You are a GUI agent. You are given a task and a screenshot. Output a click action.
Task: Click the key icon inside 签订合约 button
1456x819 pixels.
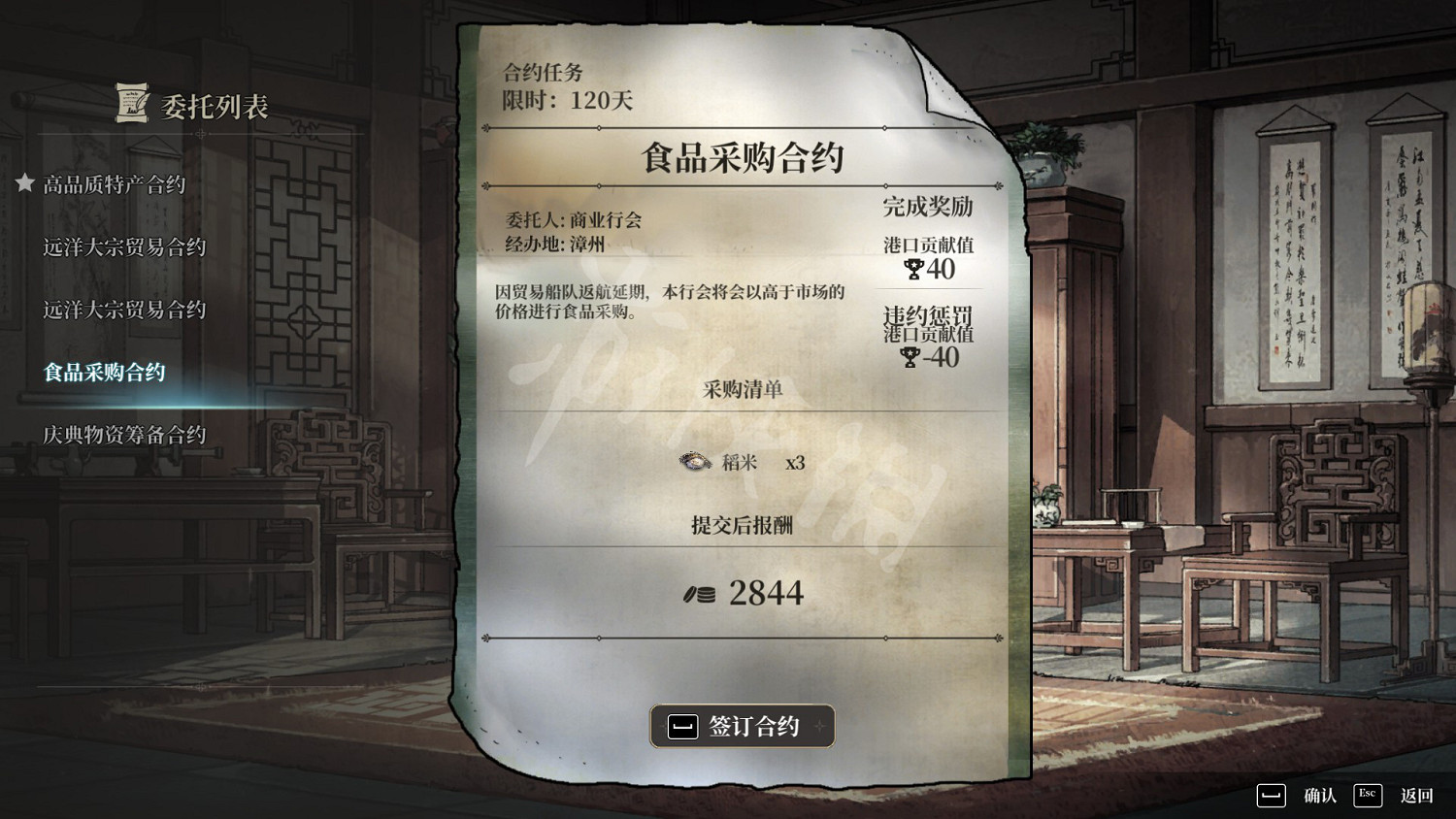pos(682,726)
